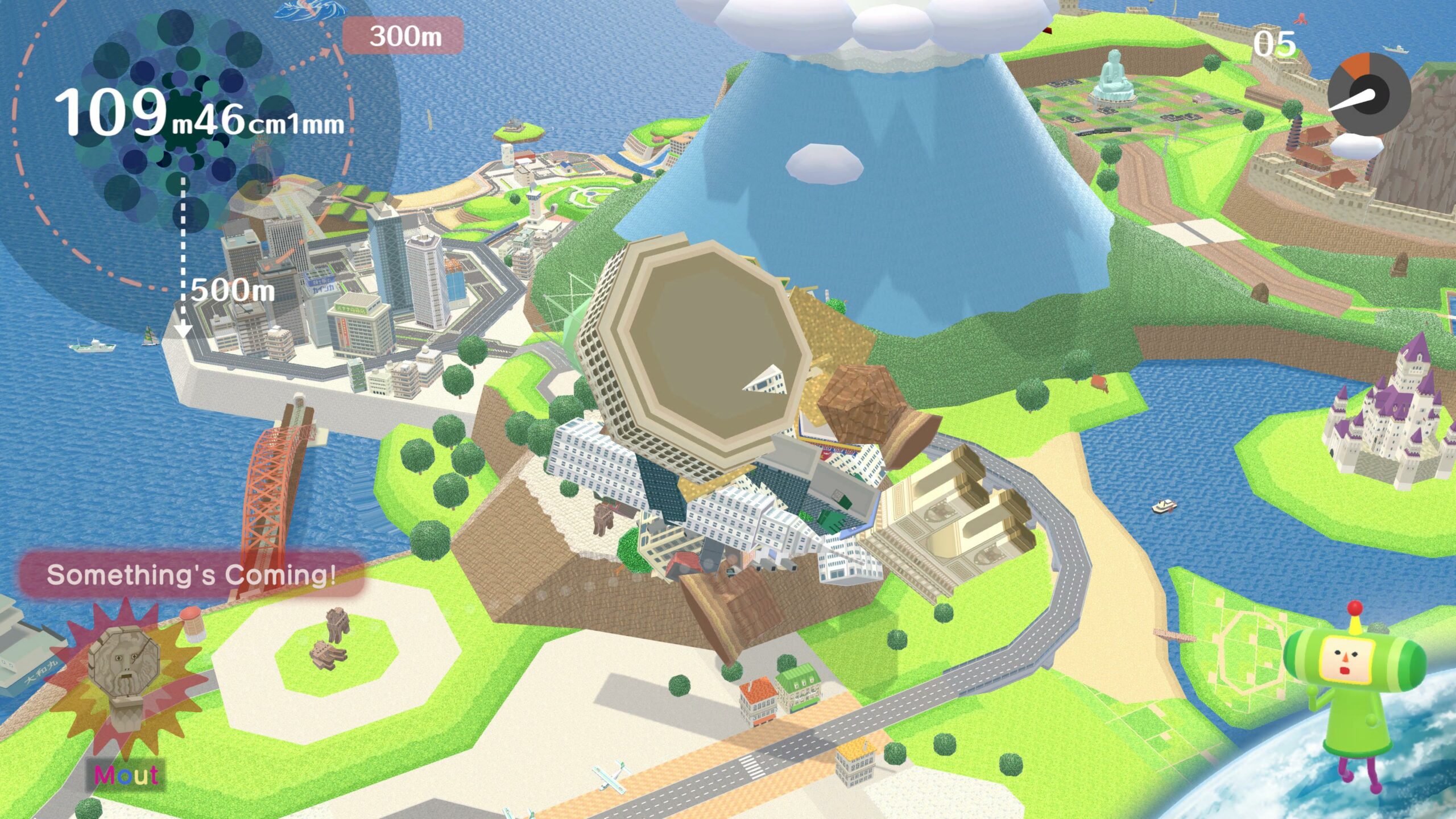Click the Mout stone face item icon
The image size is (1456, 819).
coord(125,680)
